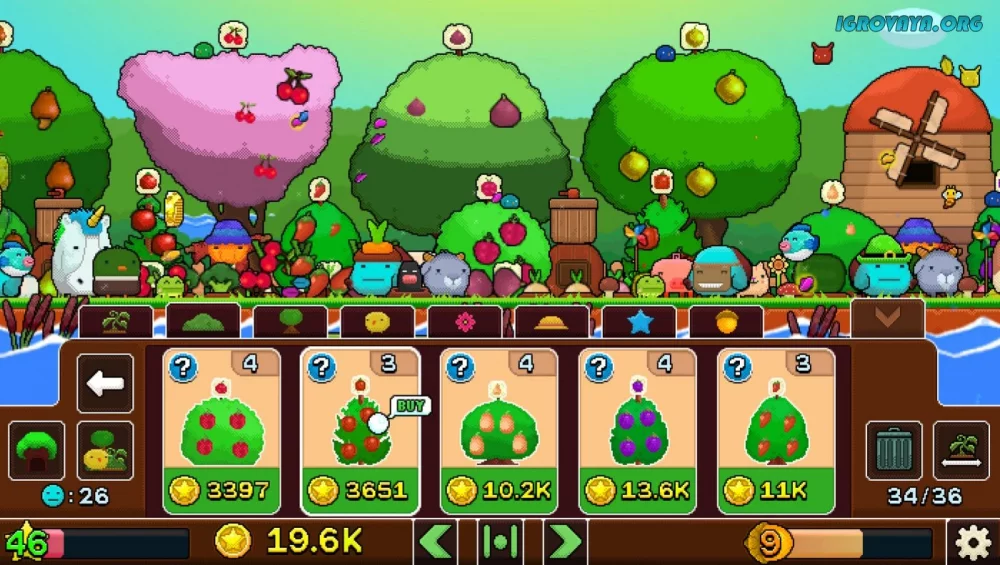Buy the bush card priced 3397 coins
The image size is (1000, 565).
pyautogui.click(x=221, y=431)
